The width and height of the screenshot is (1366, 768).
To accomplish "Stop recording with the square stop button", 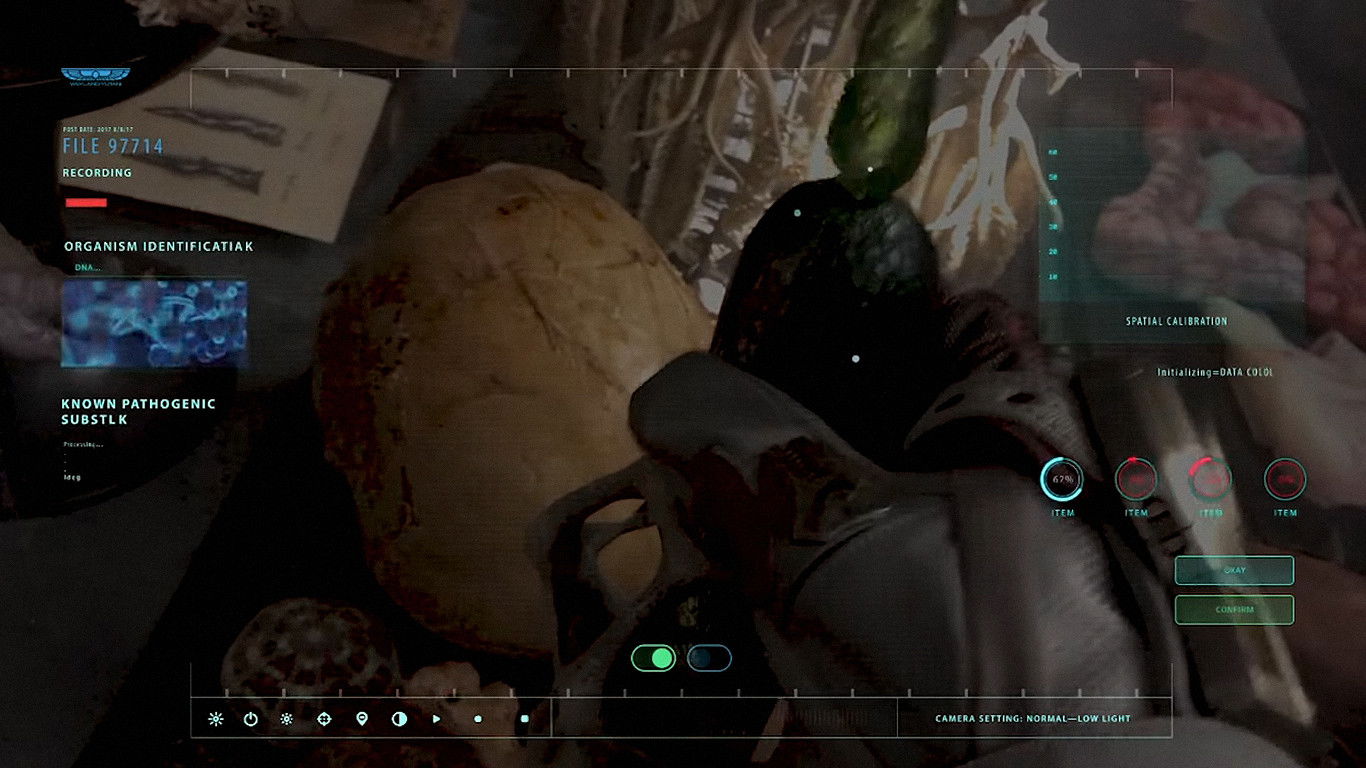I will click(x=524, y=719).
